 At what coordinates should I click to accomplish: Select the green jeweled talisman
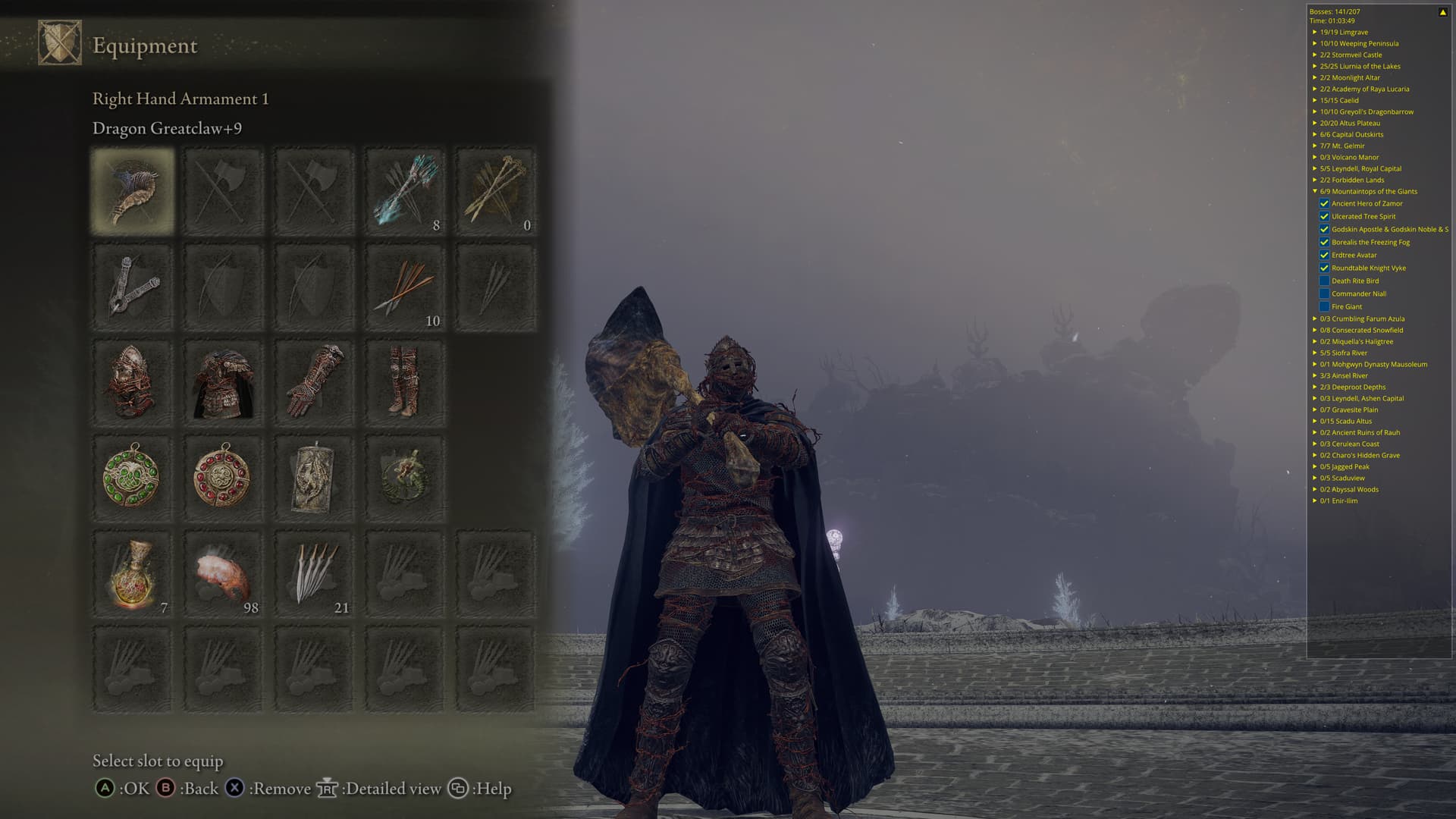coord(133,479)
